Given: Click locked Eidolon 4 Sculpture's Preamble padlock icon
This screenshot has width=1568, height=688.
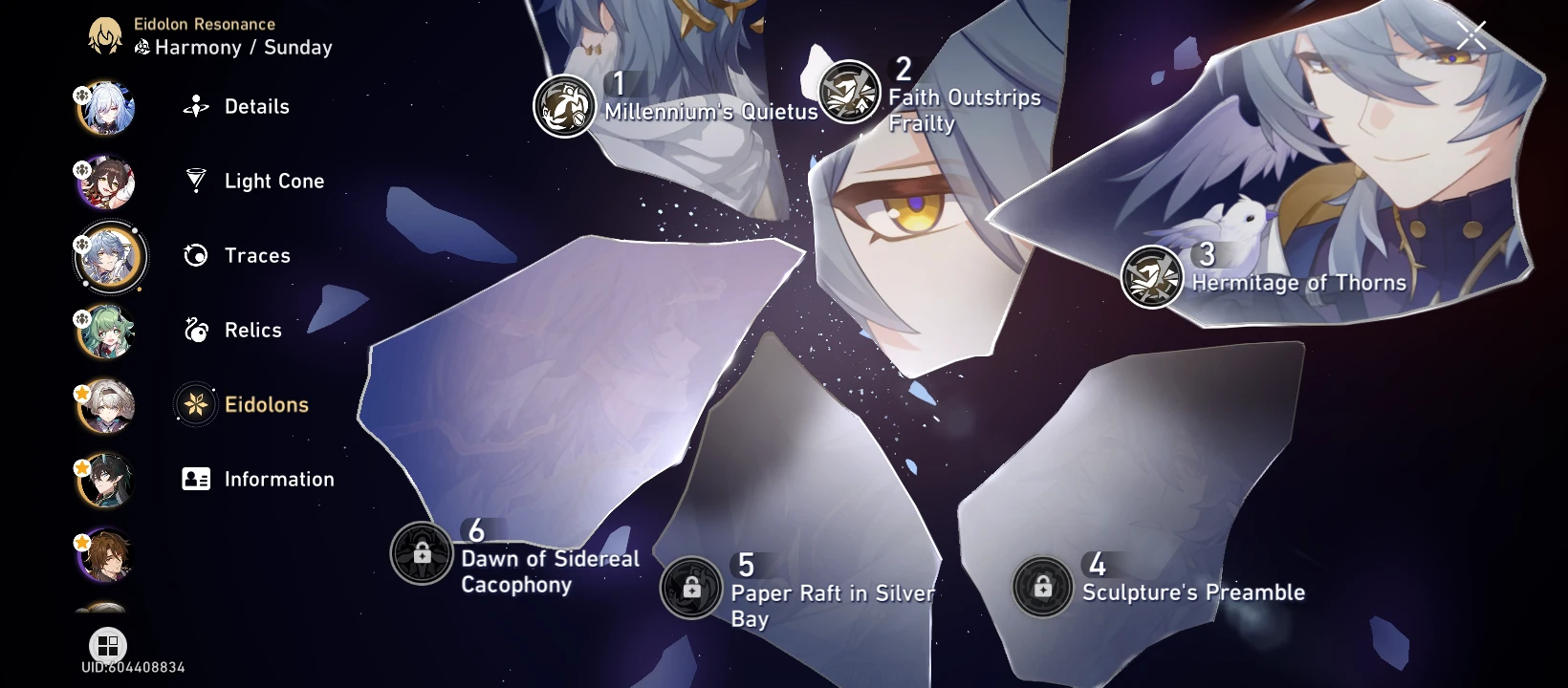Looking at the screenshot, I should [1042, 587].
